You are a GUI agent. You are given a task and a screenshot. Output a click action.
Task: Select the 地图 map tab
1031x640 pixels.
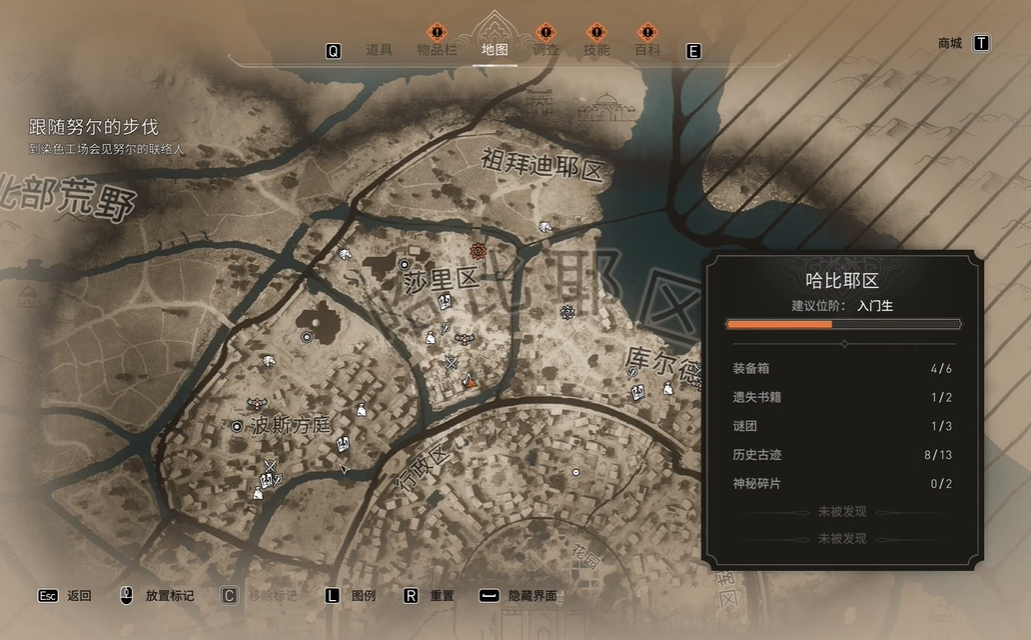(x=494, y=50)
